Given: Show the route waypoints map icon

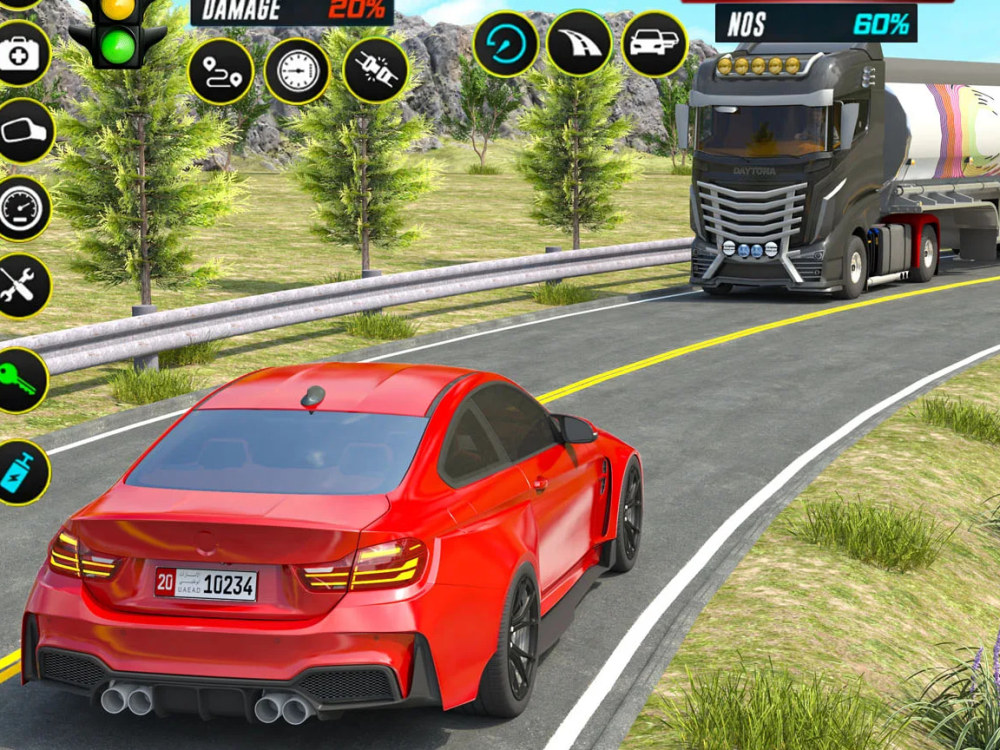Looking at the screenshot, I should [x=221, y=71].
